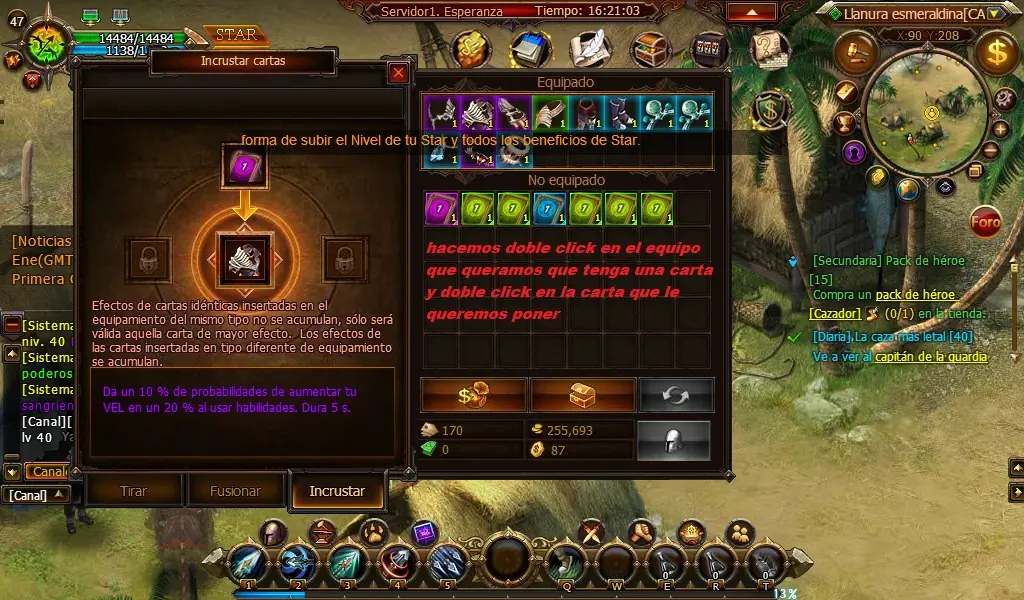Screen dimensions: 1024x600
Task: Open the gold coin shop button
Action: tap(473, 395)
